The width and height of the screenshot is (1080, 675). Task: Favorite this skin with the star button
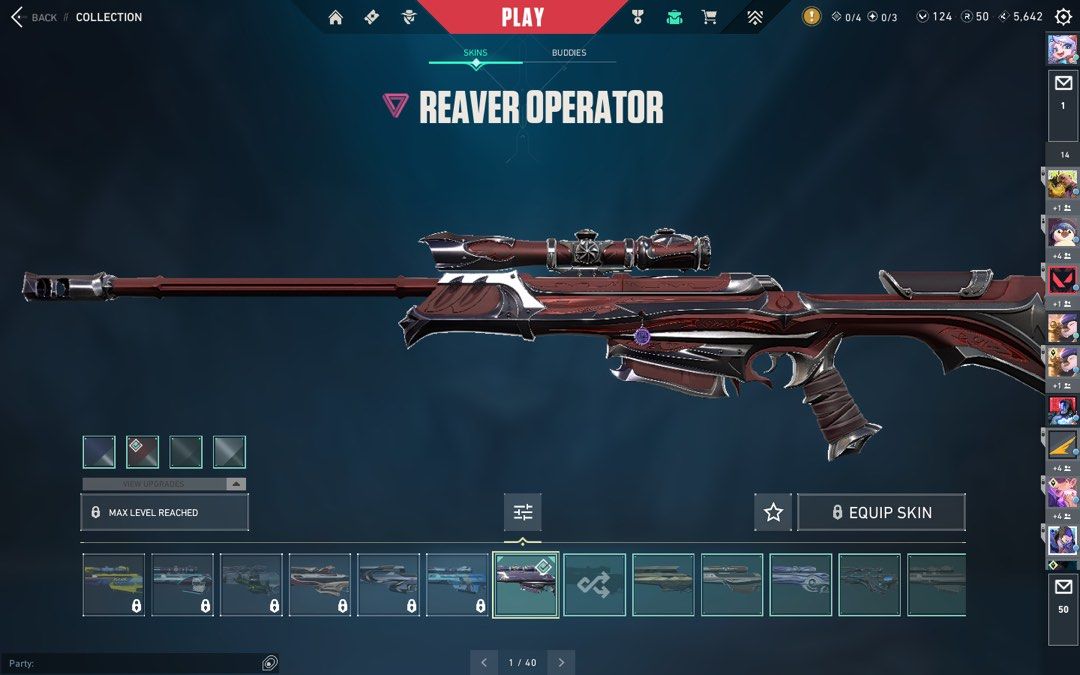point(773,512)
